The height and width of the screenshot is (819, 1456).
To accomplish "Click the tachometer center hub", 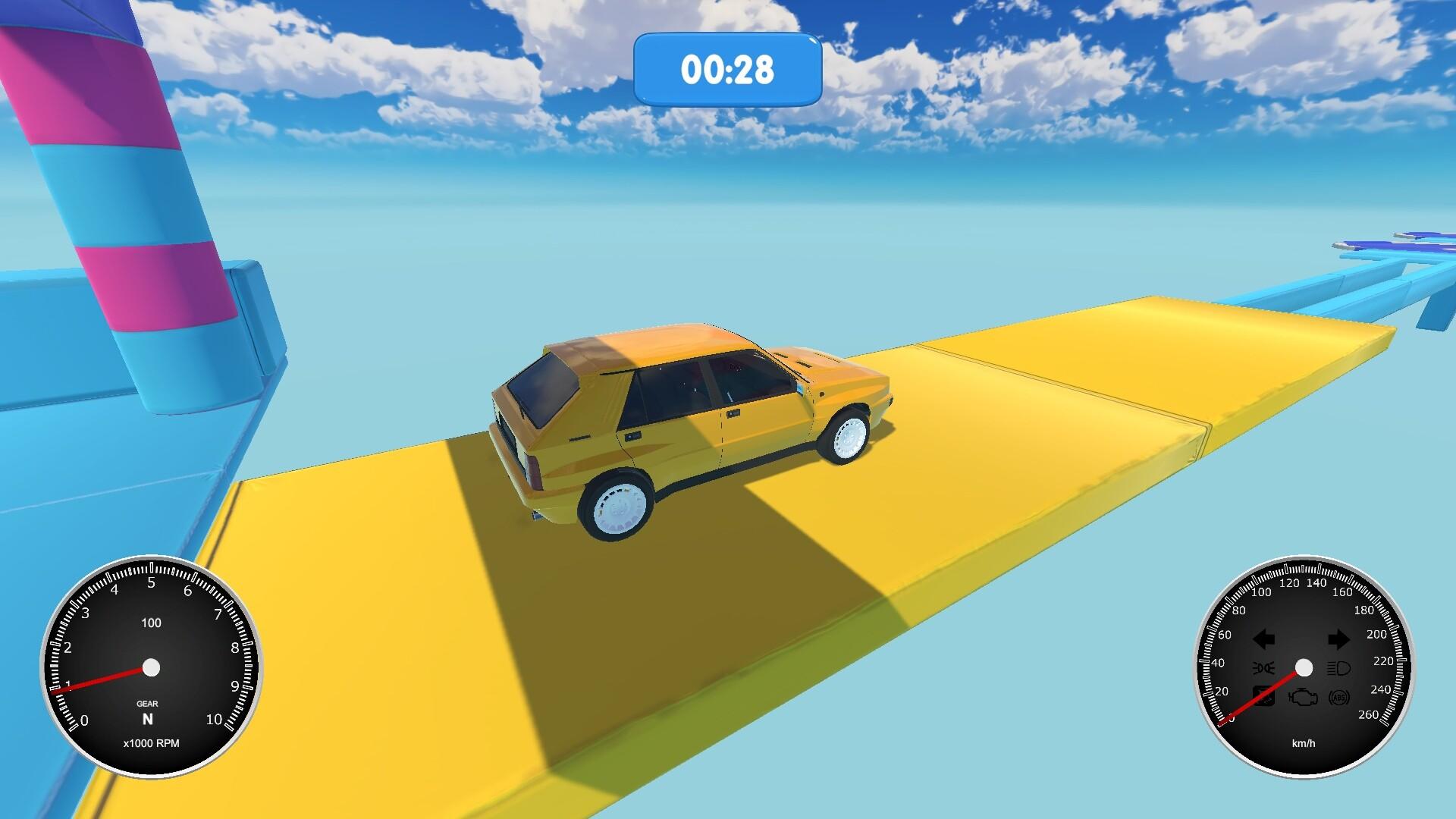I will 152,668.
